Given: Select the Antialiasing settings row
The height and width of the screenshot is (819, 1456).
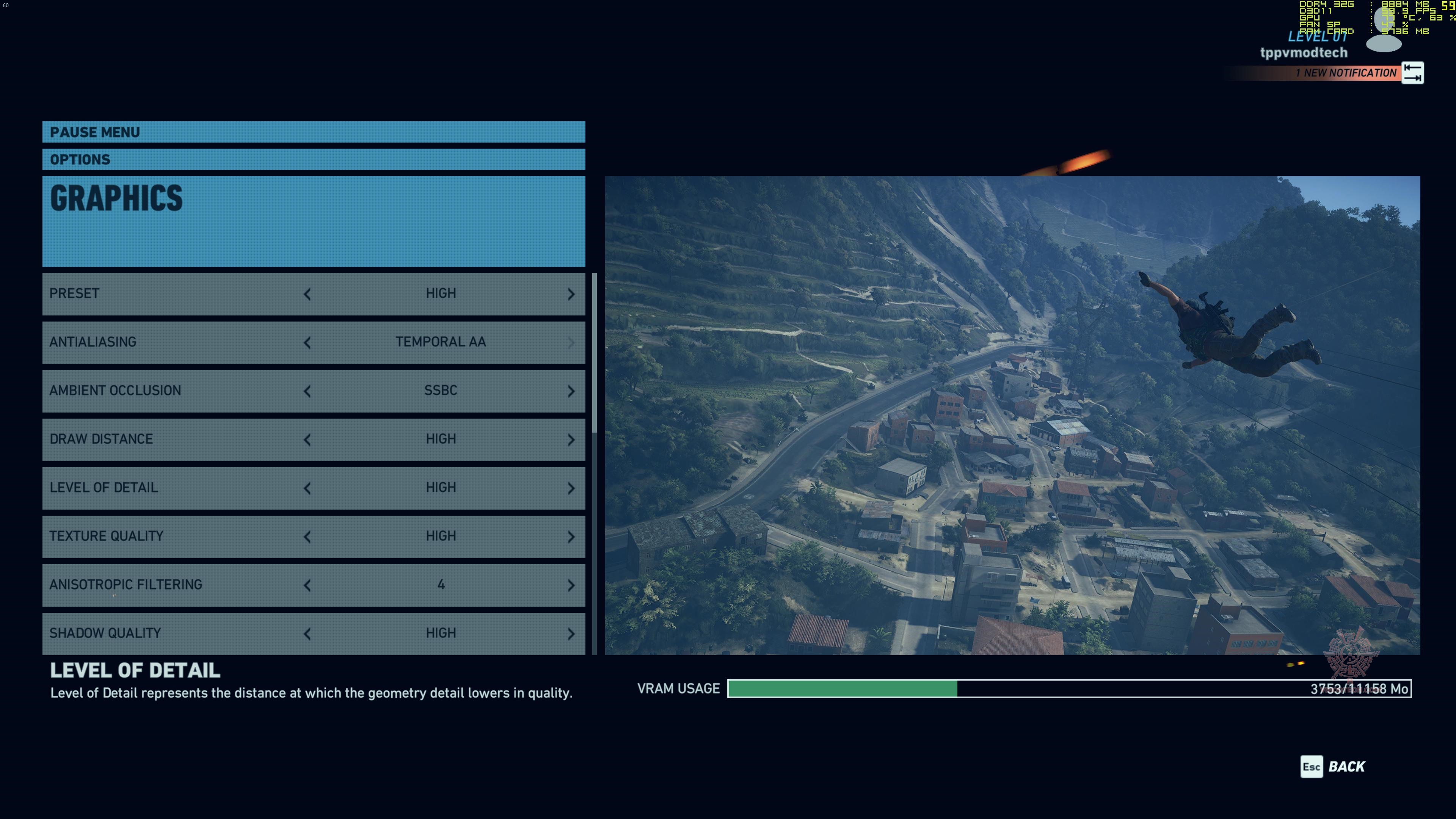Looking at the screenshot, I should [x=169, y=342].
